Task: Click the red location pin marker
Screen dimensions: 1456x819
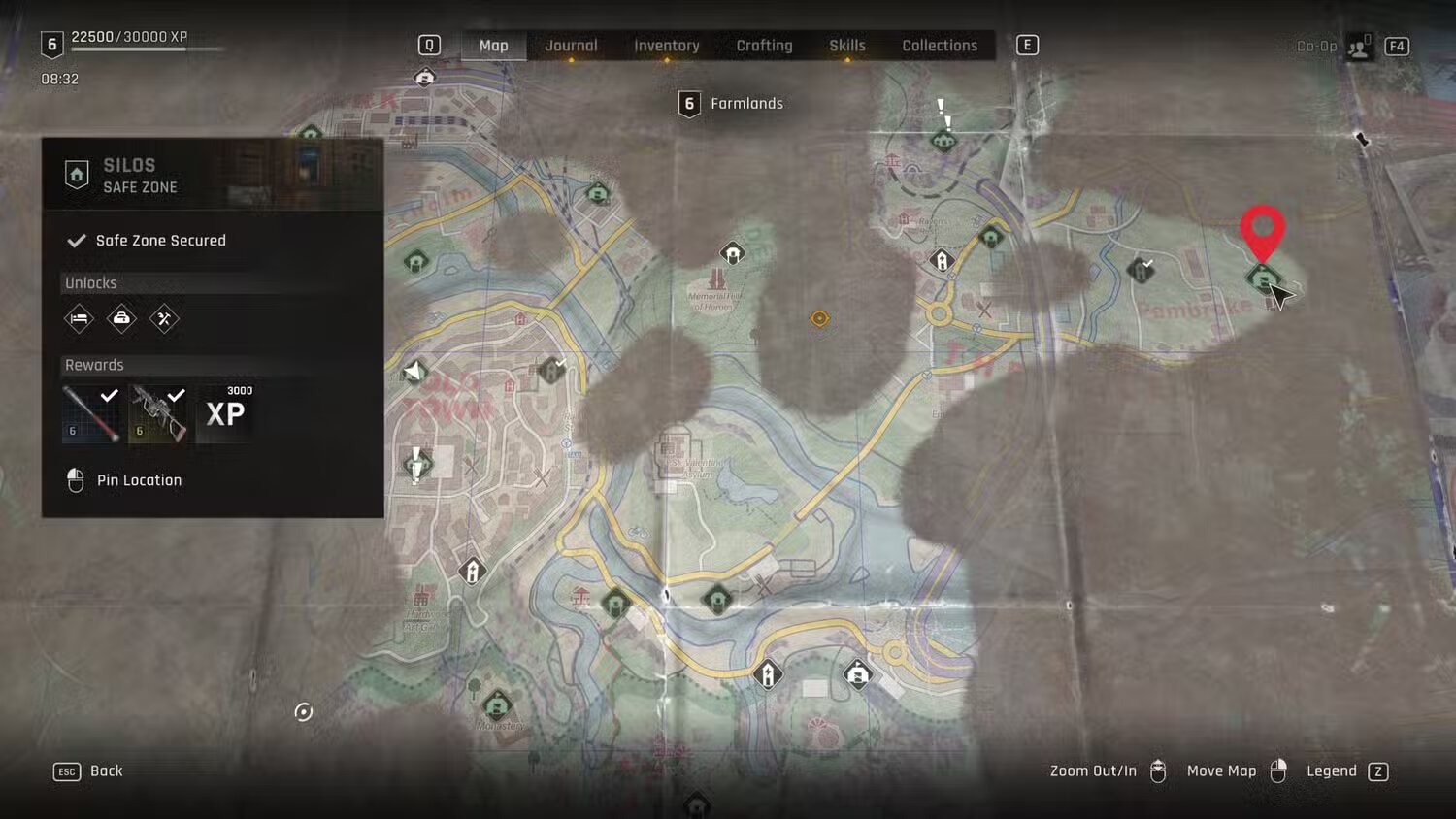Action: tap(1262, 230)
